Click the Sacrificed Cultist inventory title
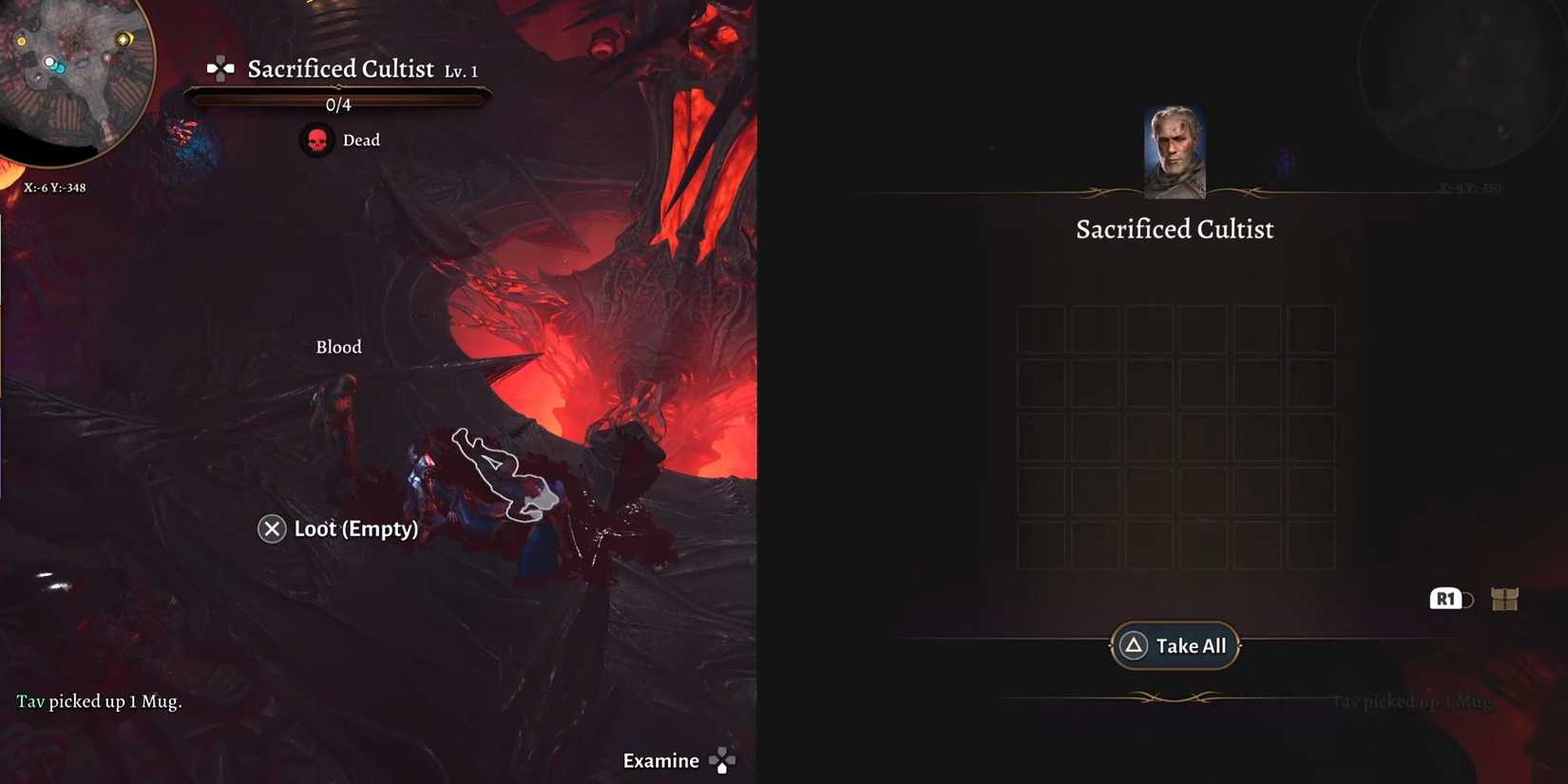Screen dimensions: 1568x784 pos(1175,228)
